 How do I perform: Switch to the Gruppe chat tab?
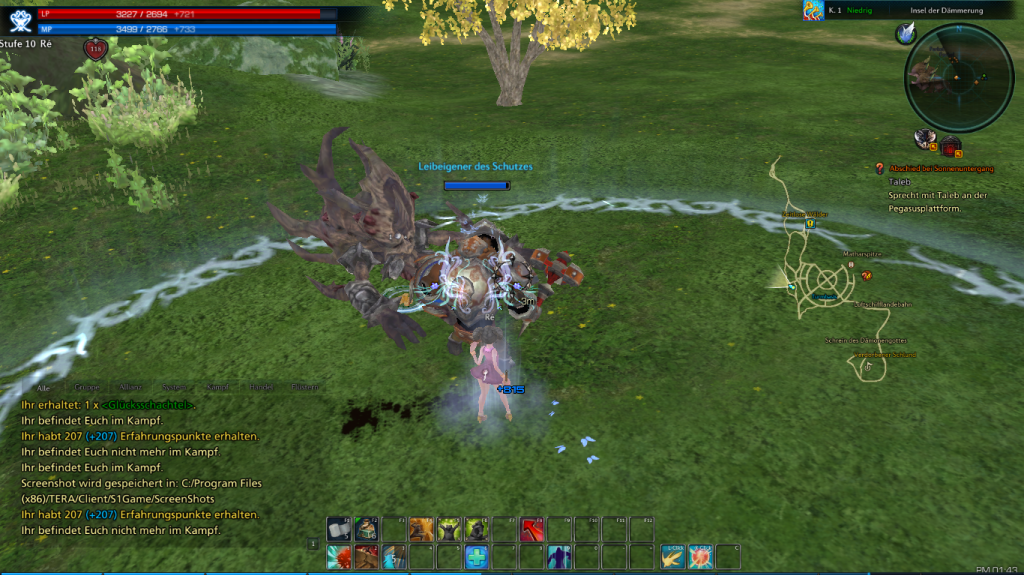coord(87,387)
